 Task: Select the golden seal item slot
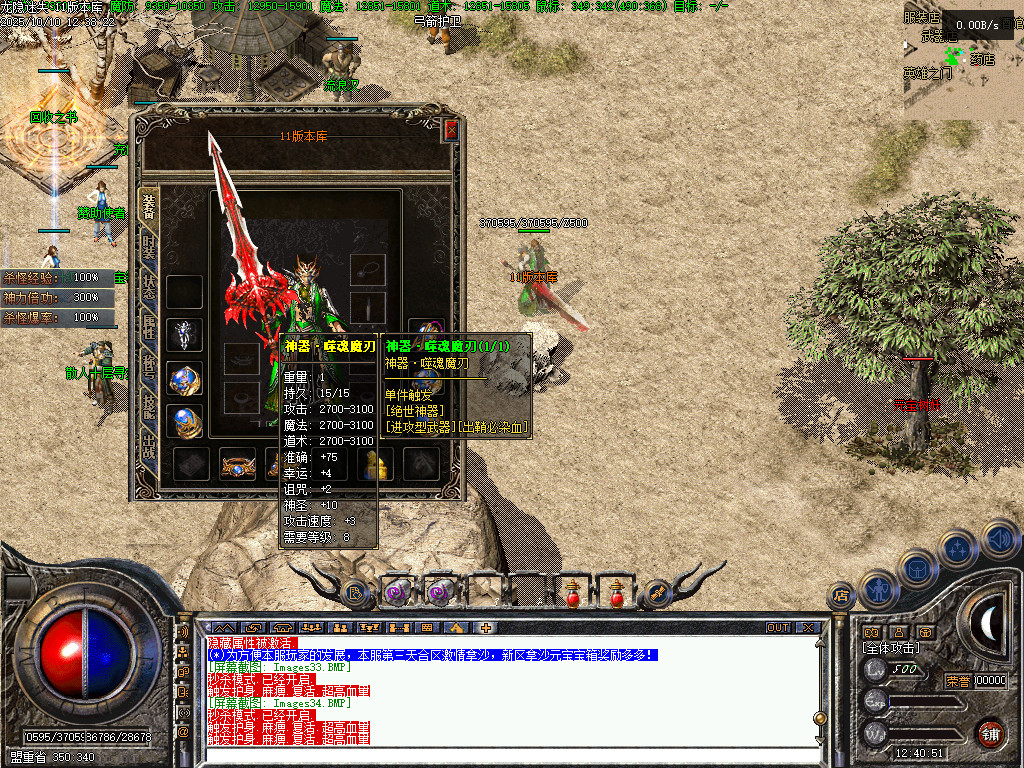tap(377, 464)
